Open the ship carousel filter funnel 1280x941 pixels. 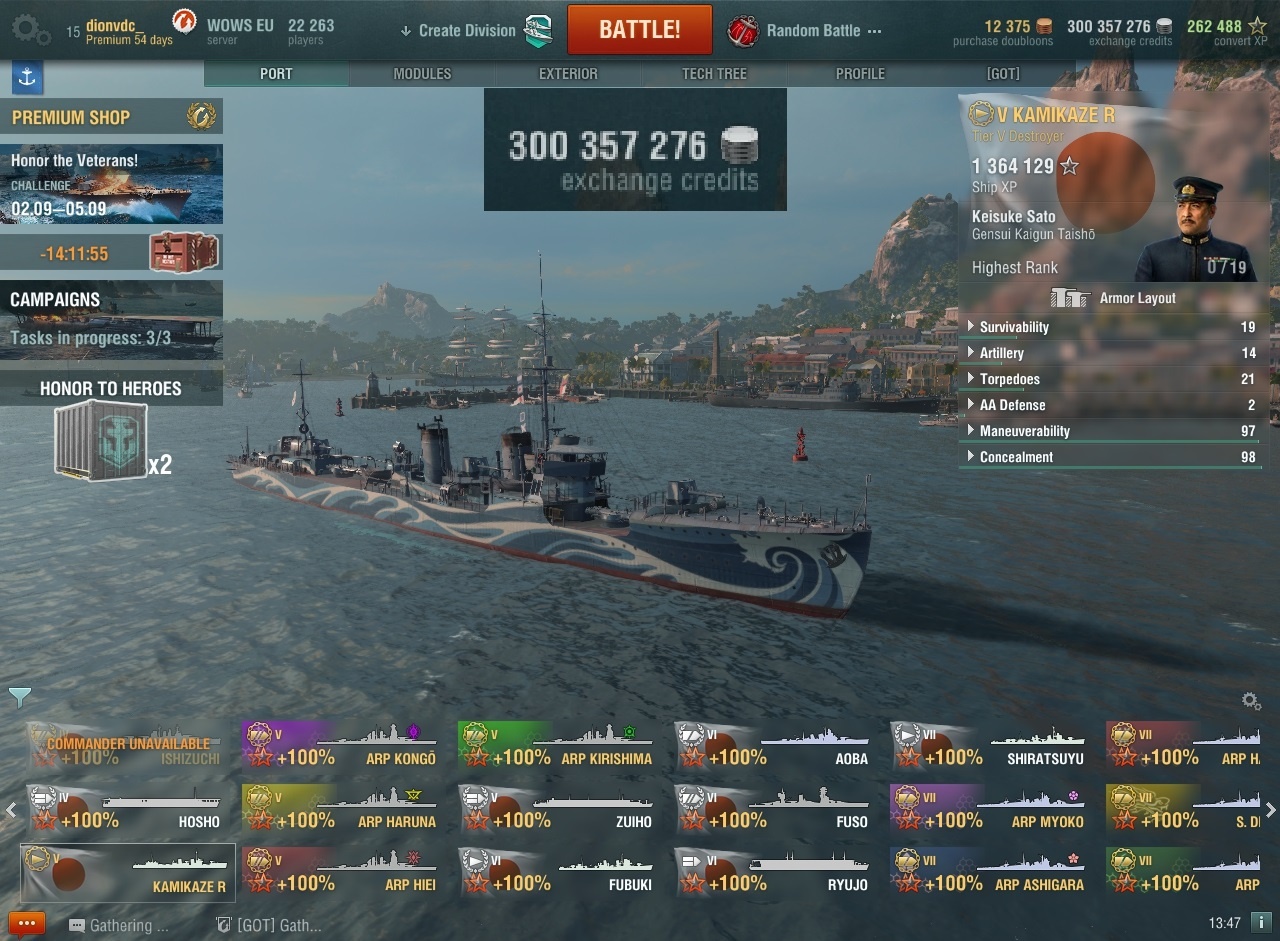[x=19, y=697]
